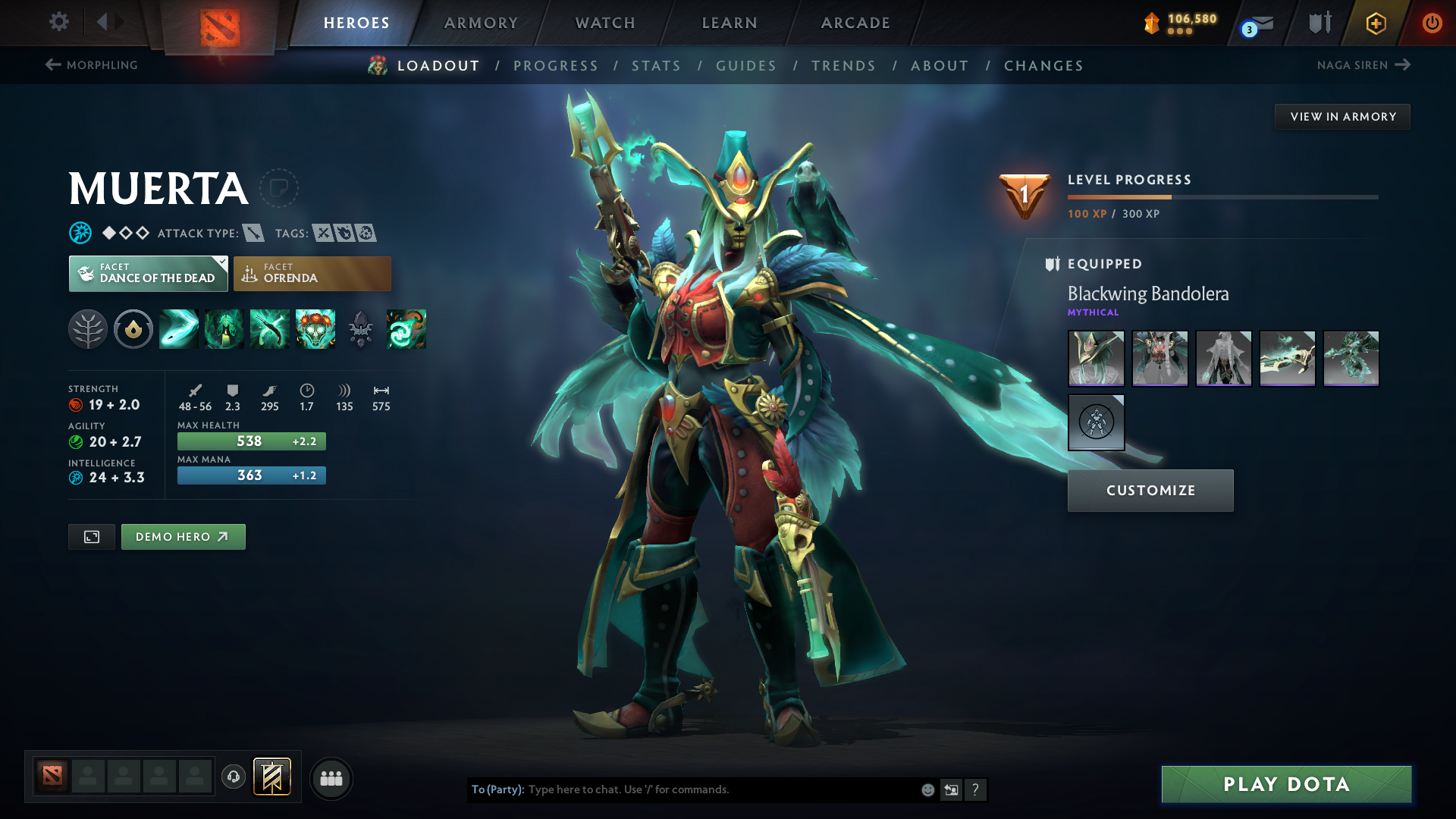Click the level XP progress bar
The height and width of the screenshot is (819, 1456).
[x=1222, y=196]
